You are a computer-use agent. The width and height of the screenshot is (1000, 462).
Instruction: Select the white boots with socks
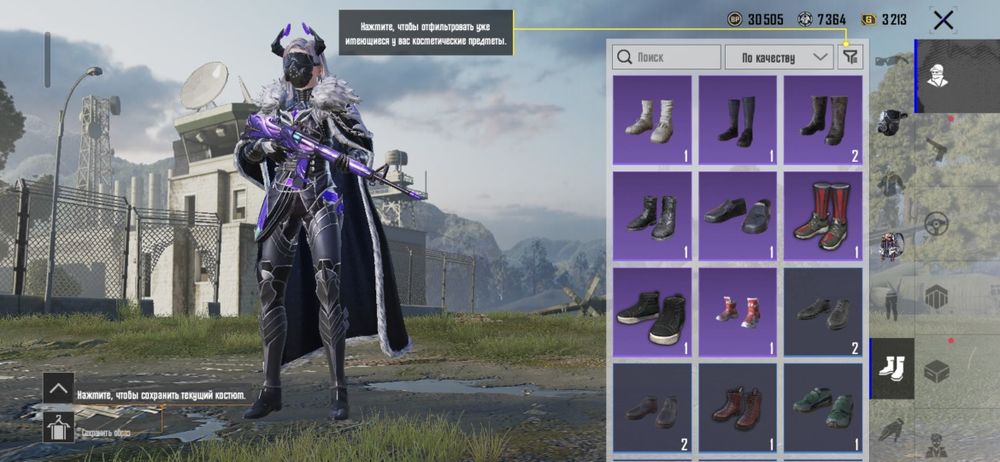coord(651,120)
